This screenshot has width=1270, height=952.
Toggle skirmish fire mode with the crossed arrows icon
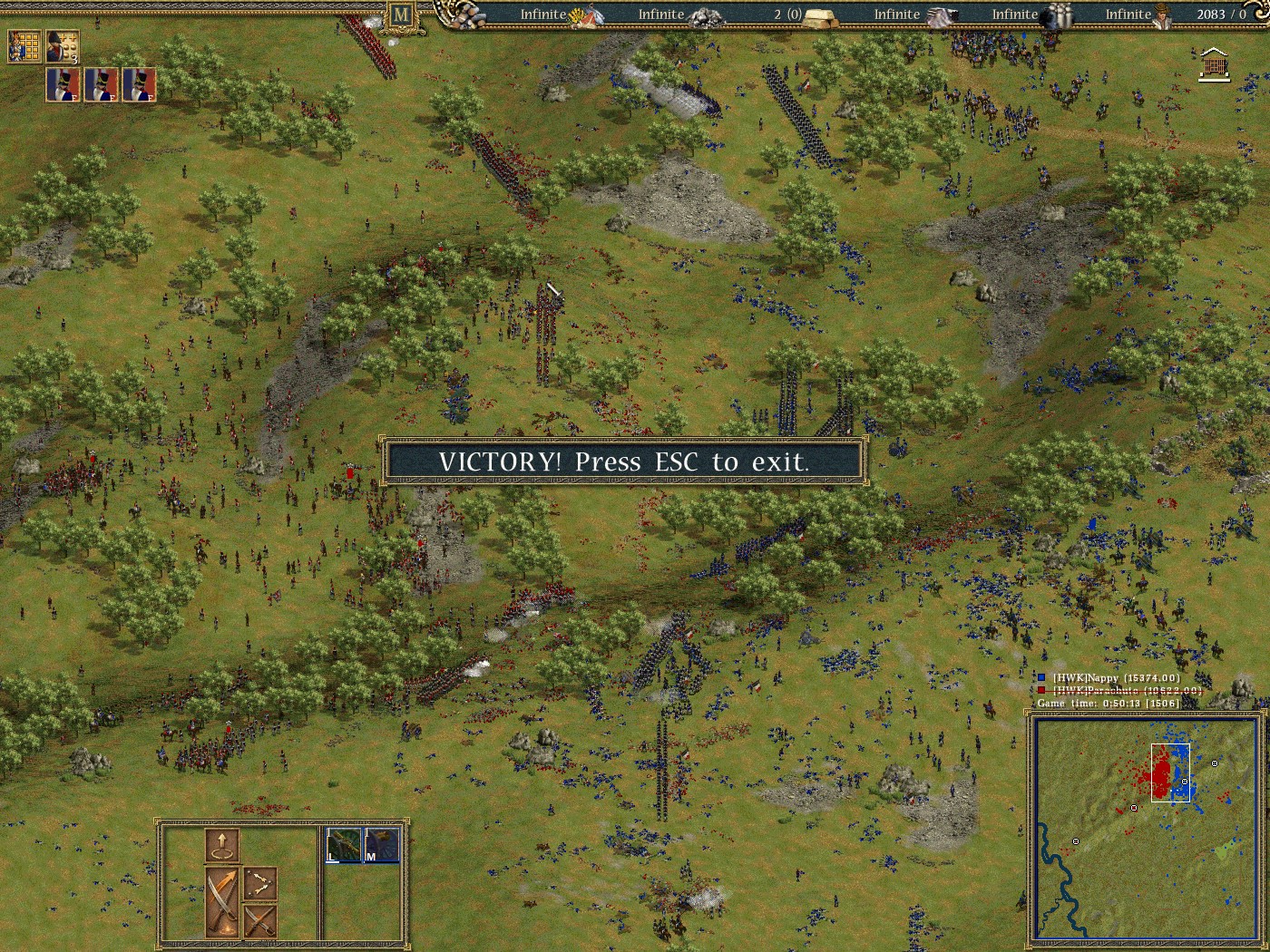(x=261, y=884)
